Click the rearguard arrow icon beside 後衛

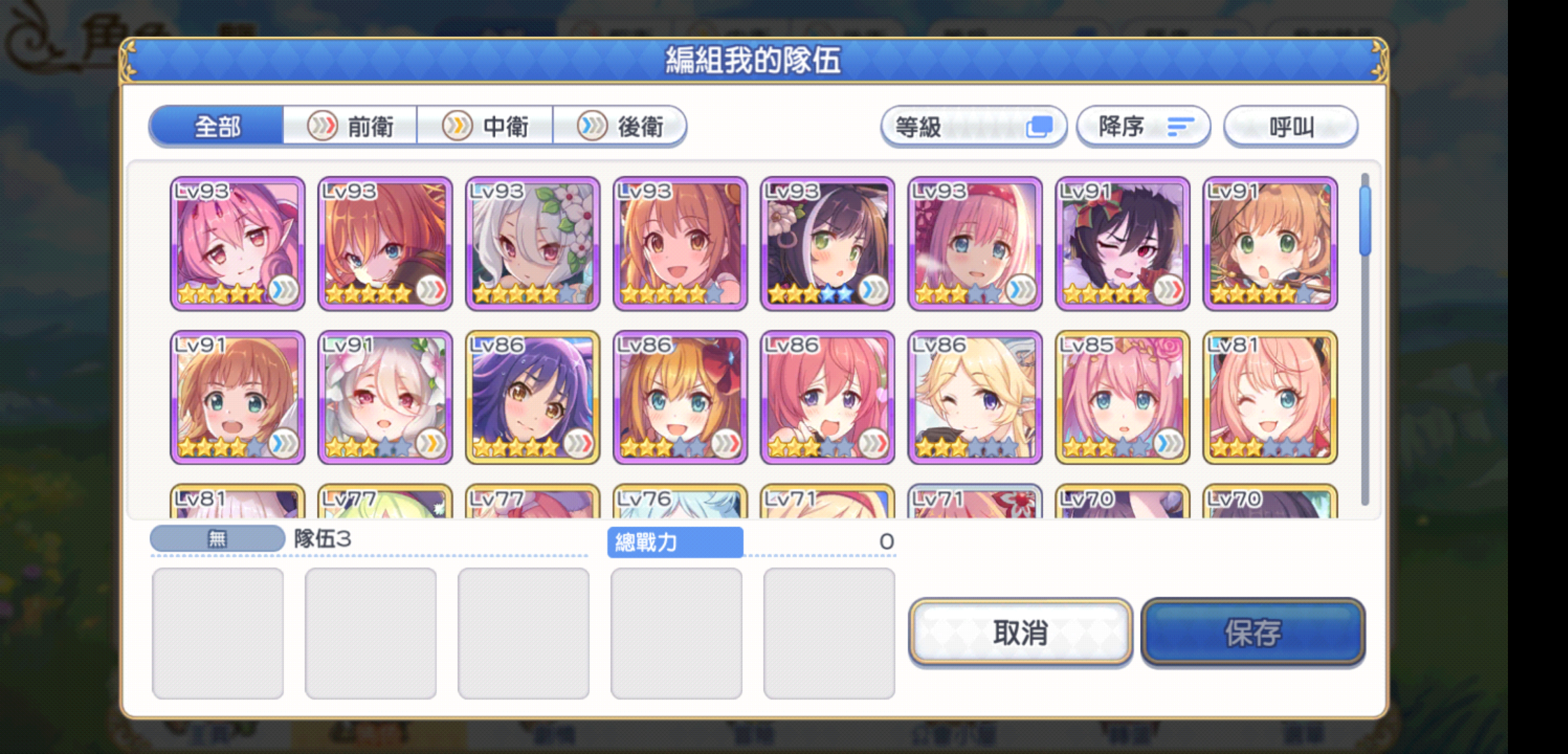[x=593, y=126]
